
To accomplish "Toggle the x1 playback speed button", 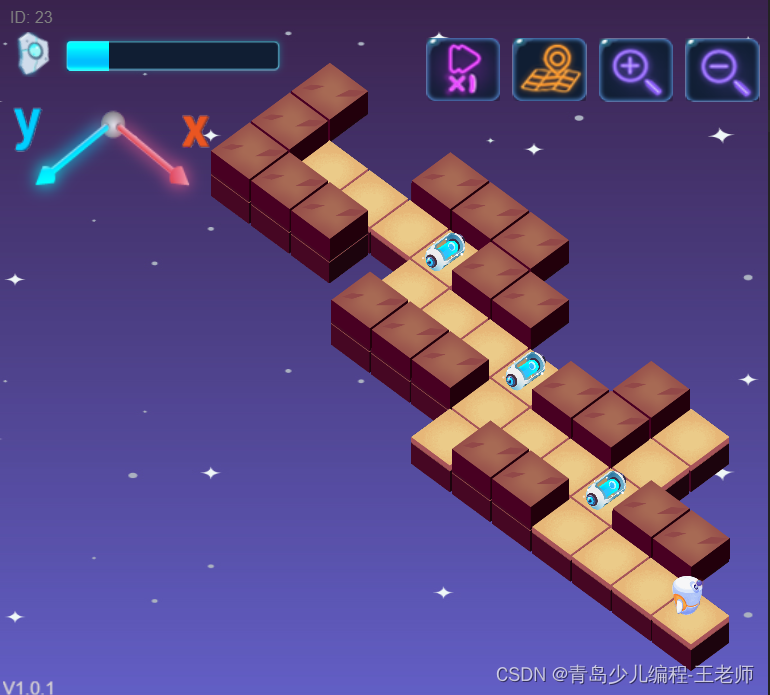I will [463, 69].
